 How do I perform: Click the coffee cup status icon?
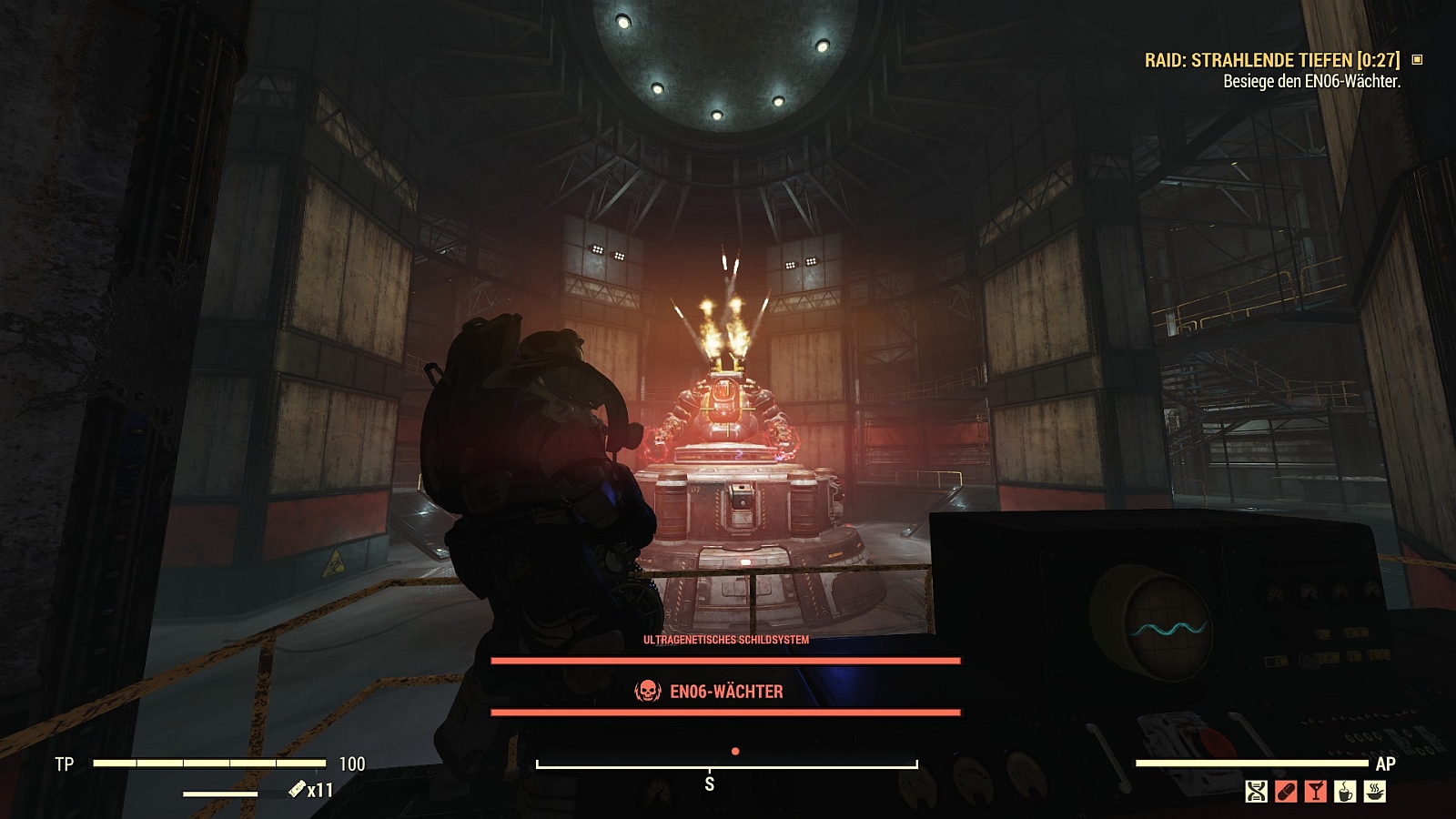pos(1345,791)
